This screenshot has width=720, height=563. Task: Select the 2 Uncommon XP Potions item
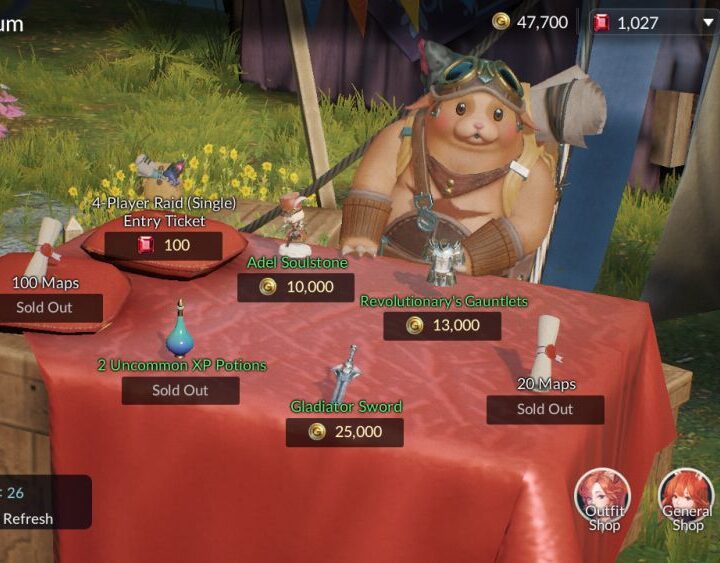(180, 390)
